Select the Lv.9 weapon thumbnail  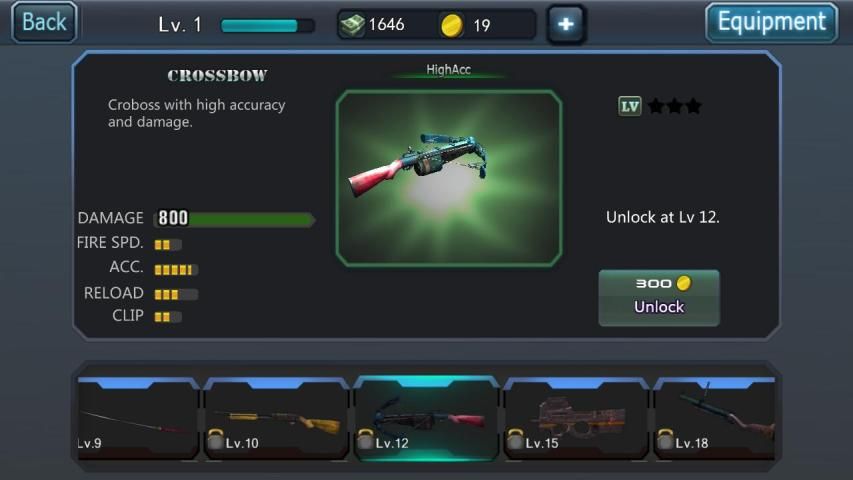pos(137,419)
